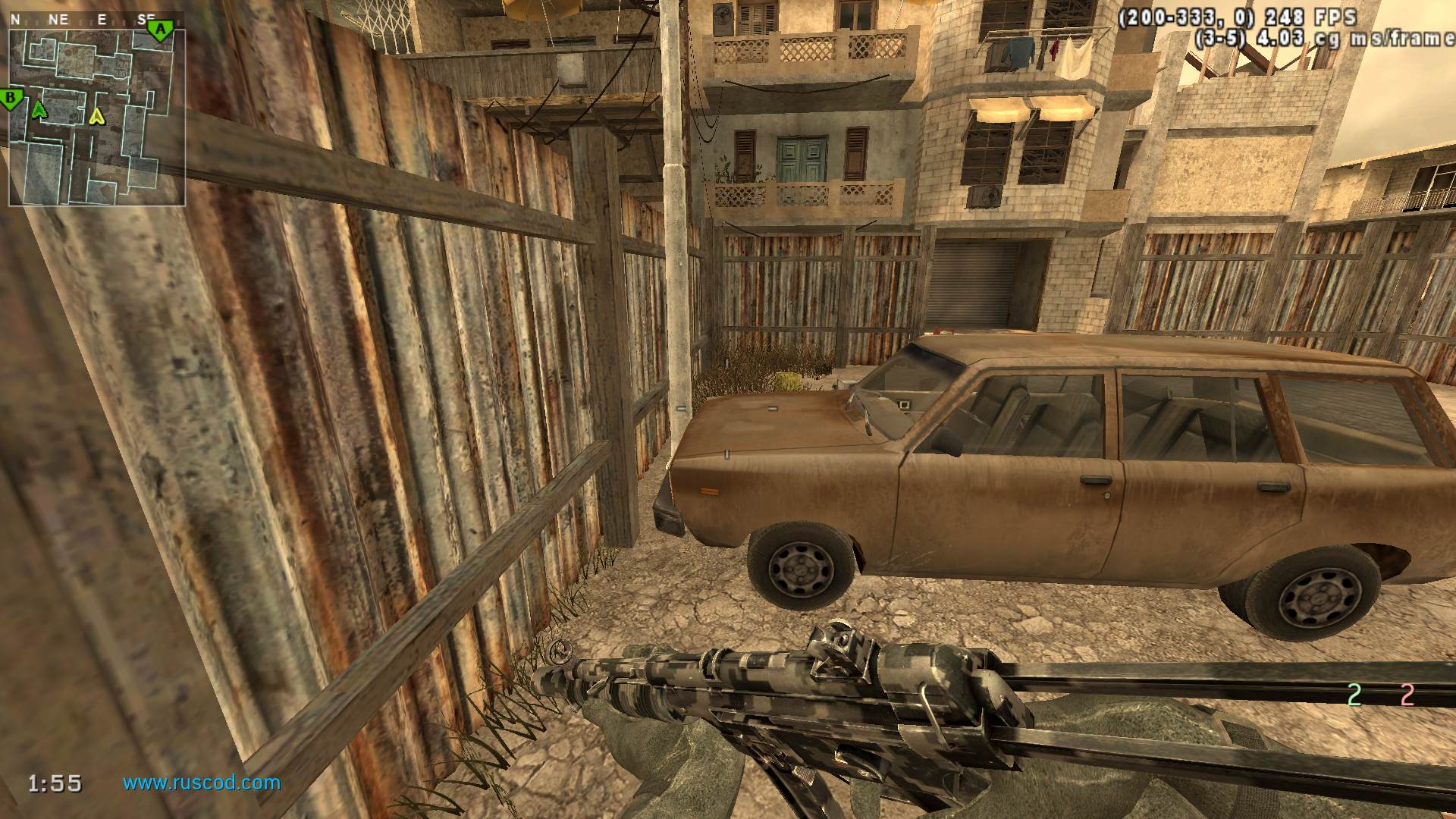Select the green B objective marker
1456x819 pixels.
click(x=11, y=98)
